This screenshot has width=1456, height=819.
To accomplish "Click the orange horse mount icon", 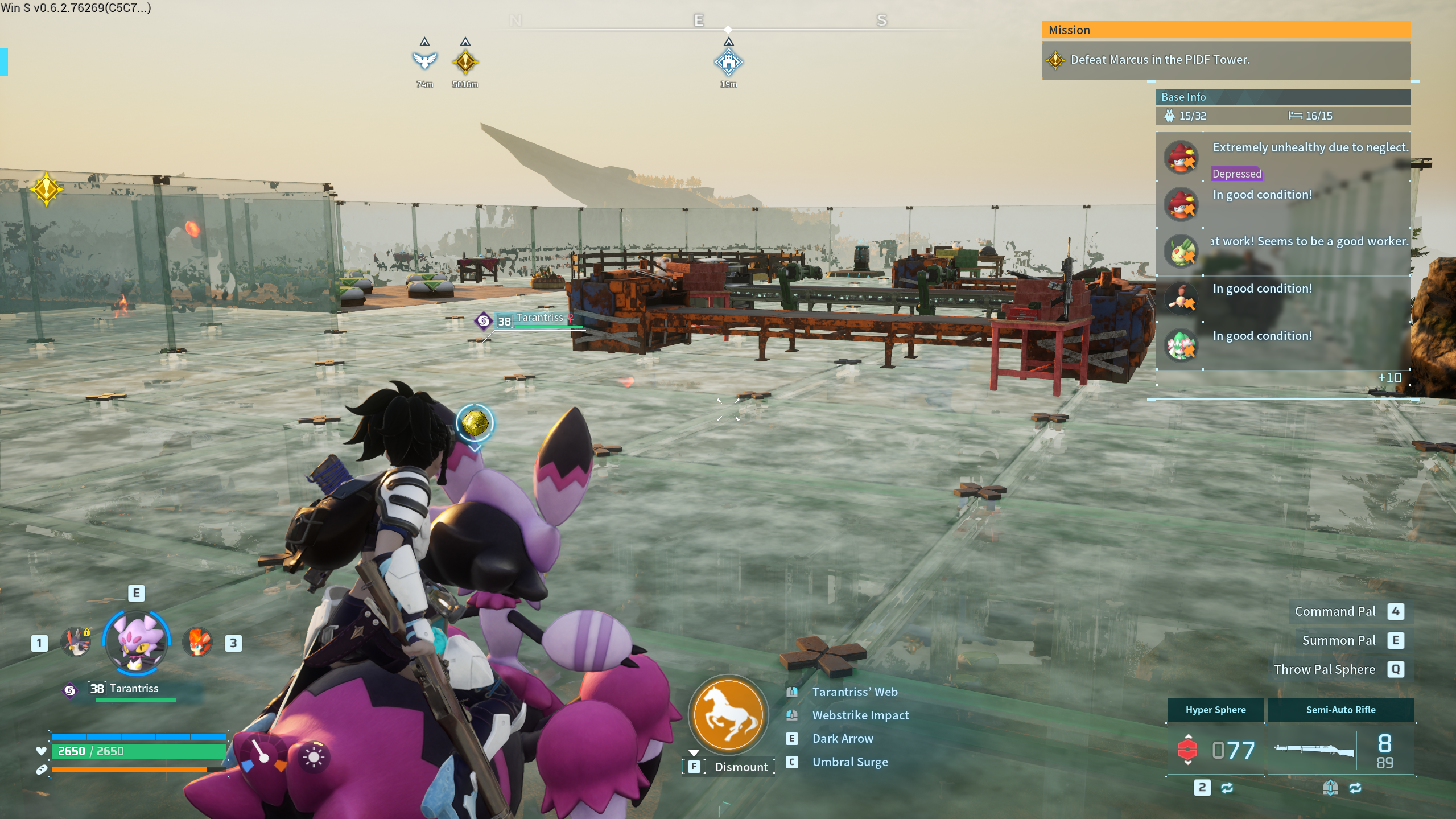I will pos(728,715).
